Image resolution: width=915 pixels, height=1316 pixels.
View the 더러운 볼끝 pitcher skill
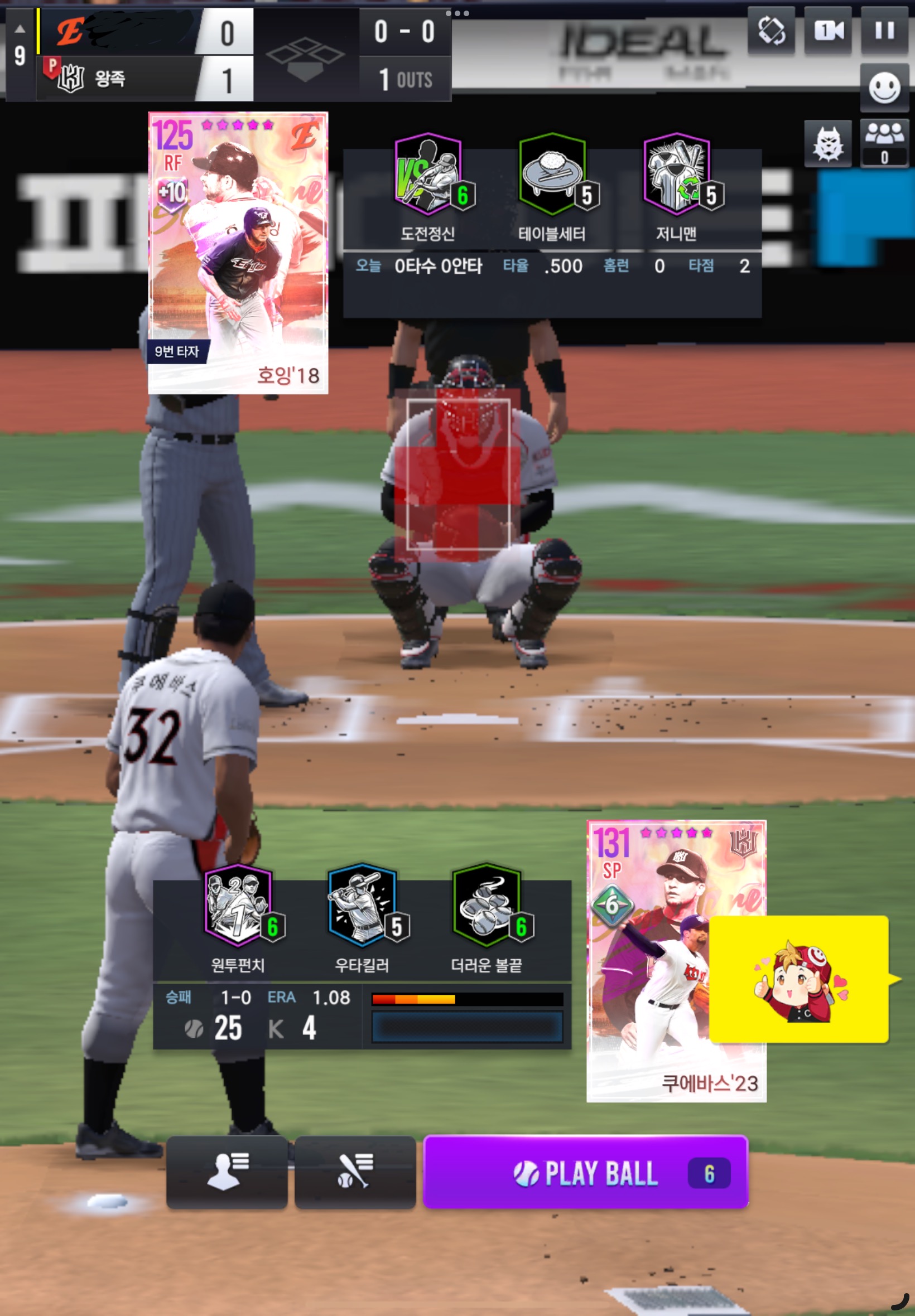[487, 906]
